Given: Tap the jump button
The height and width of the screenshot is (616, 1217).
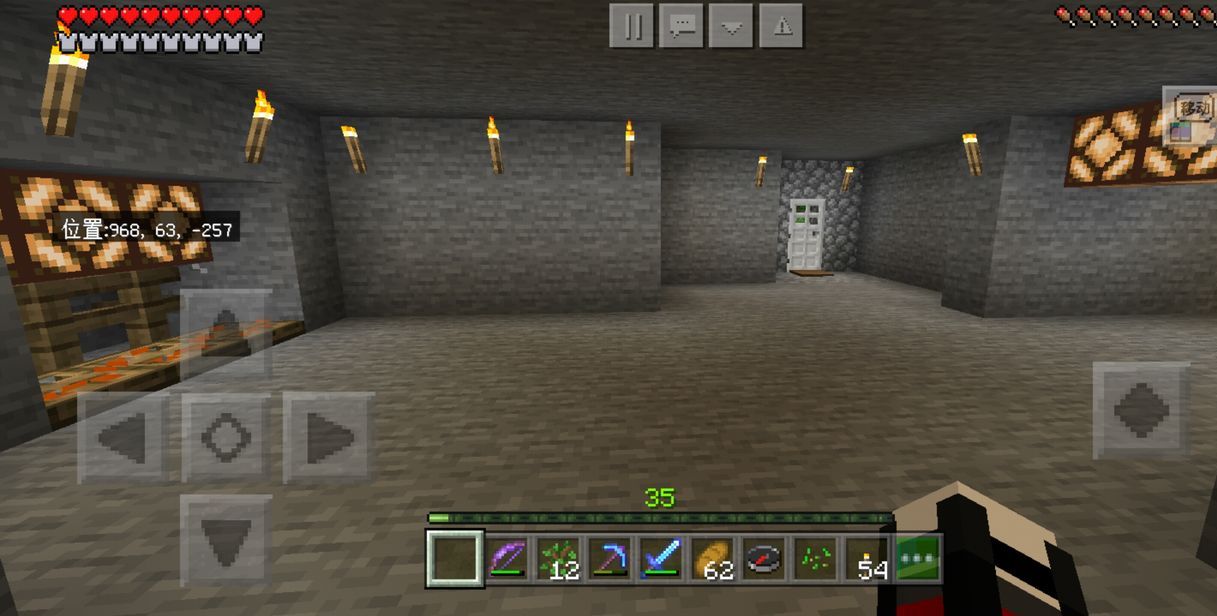Looking at the screenshot, I should click(1141, 410).
